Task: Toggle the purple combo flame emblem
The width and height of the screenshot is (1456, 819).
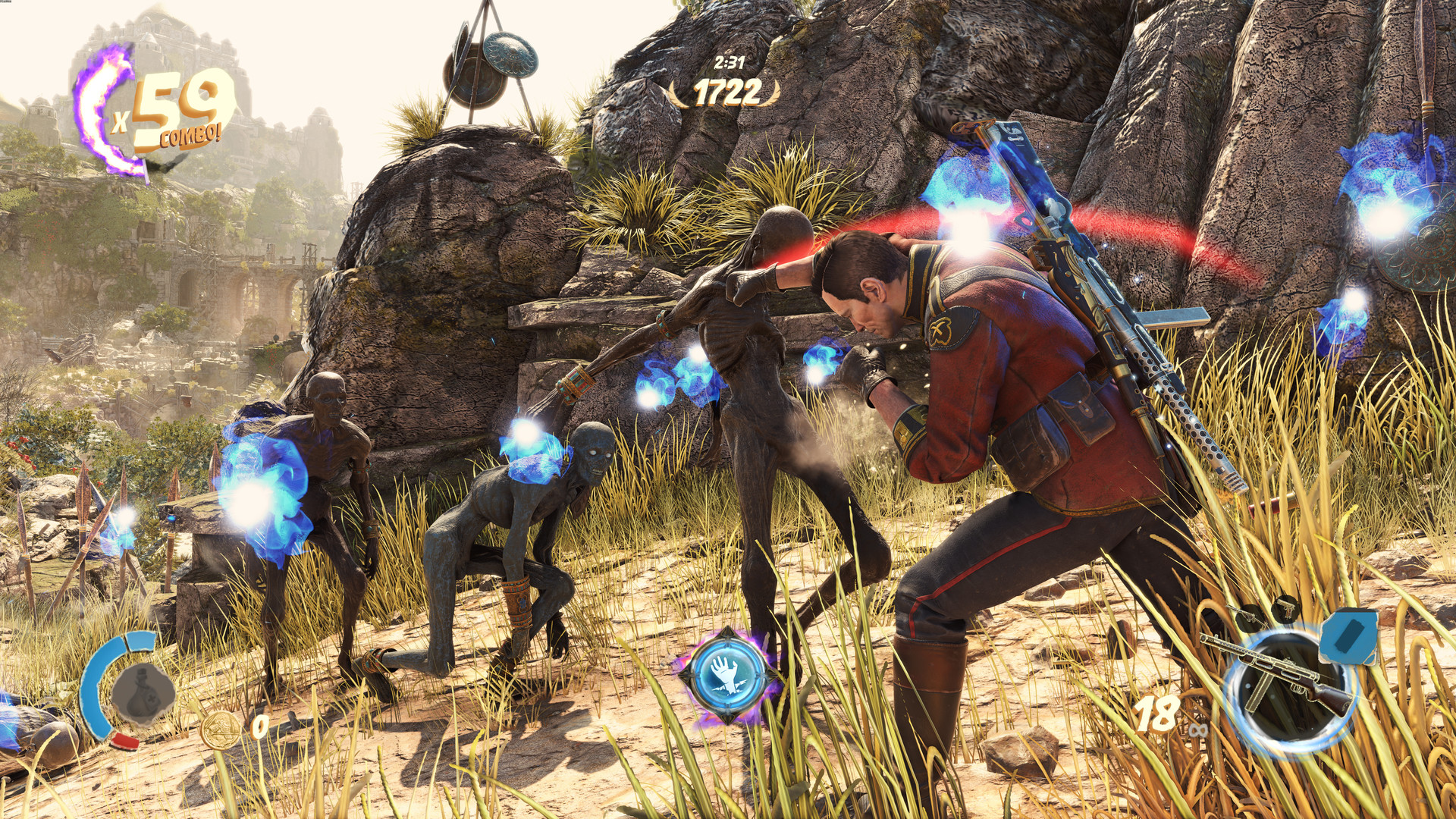Action: [101, 114]
